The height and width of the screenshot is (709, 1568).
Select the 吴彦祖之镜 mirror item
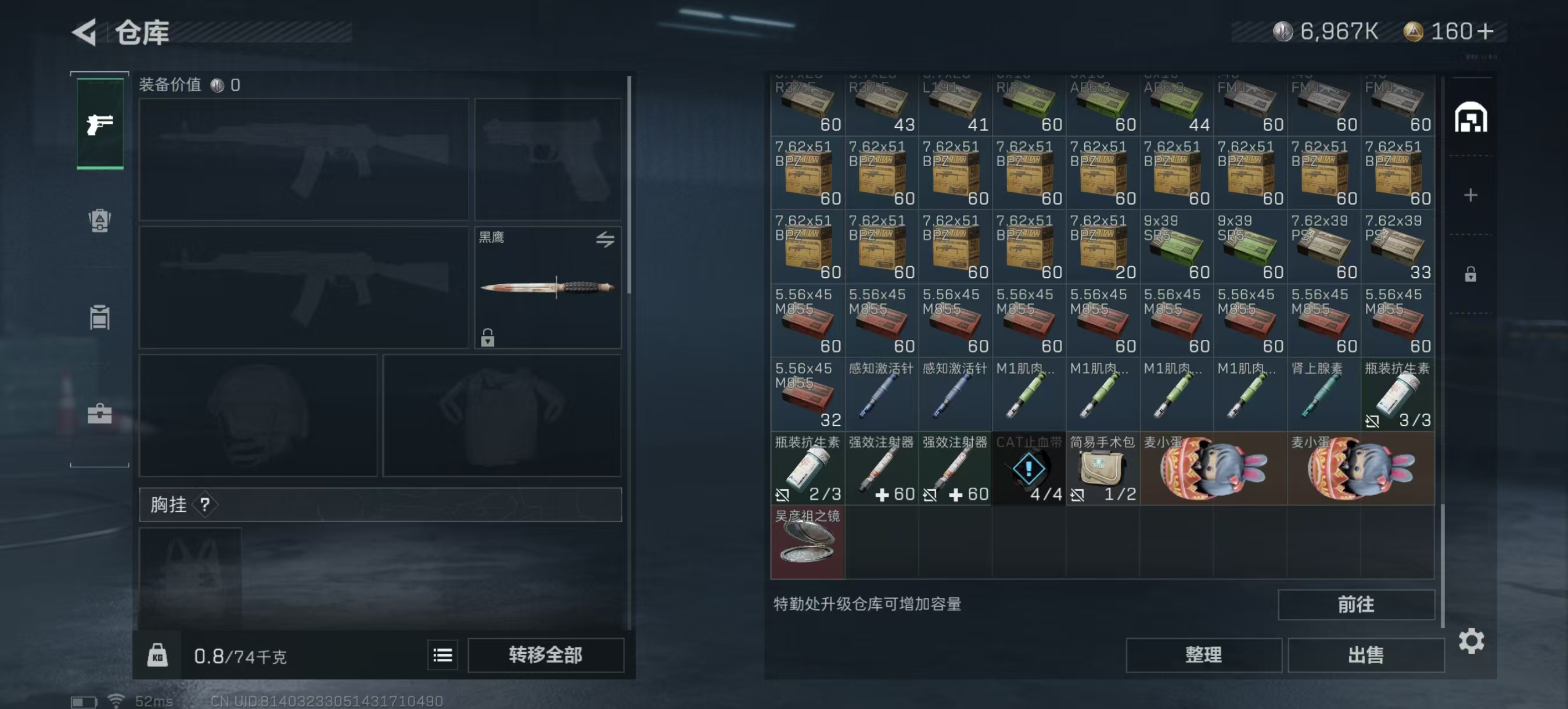pyautogui.click(x=807, y=542)
